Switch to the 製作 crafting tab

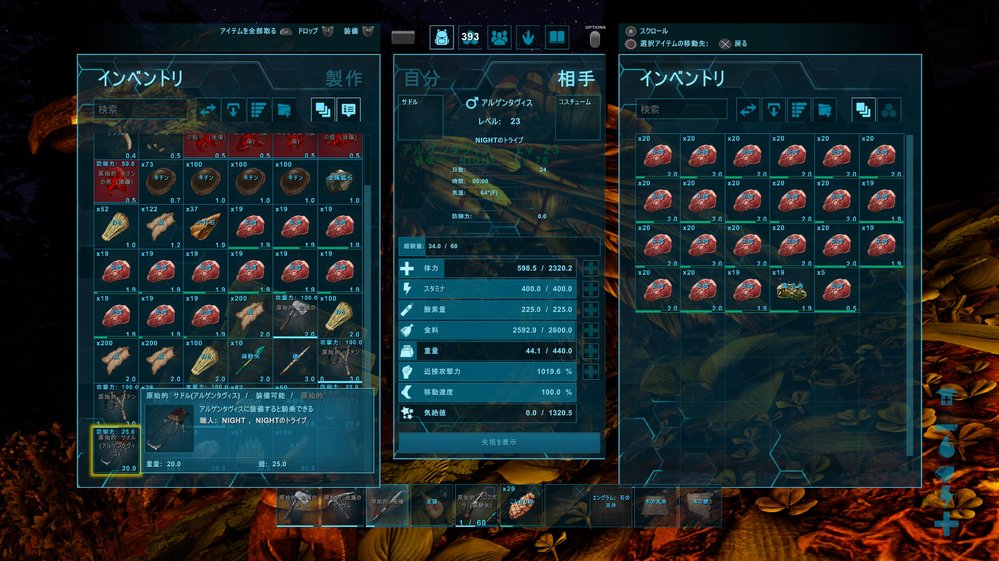[x=343, y=79]
